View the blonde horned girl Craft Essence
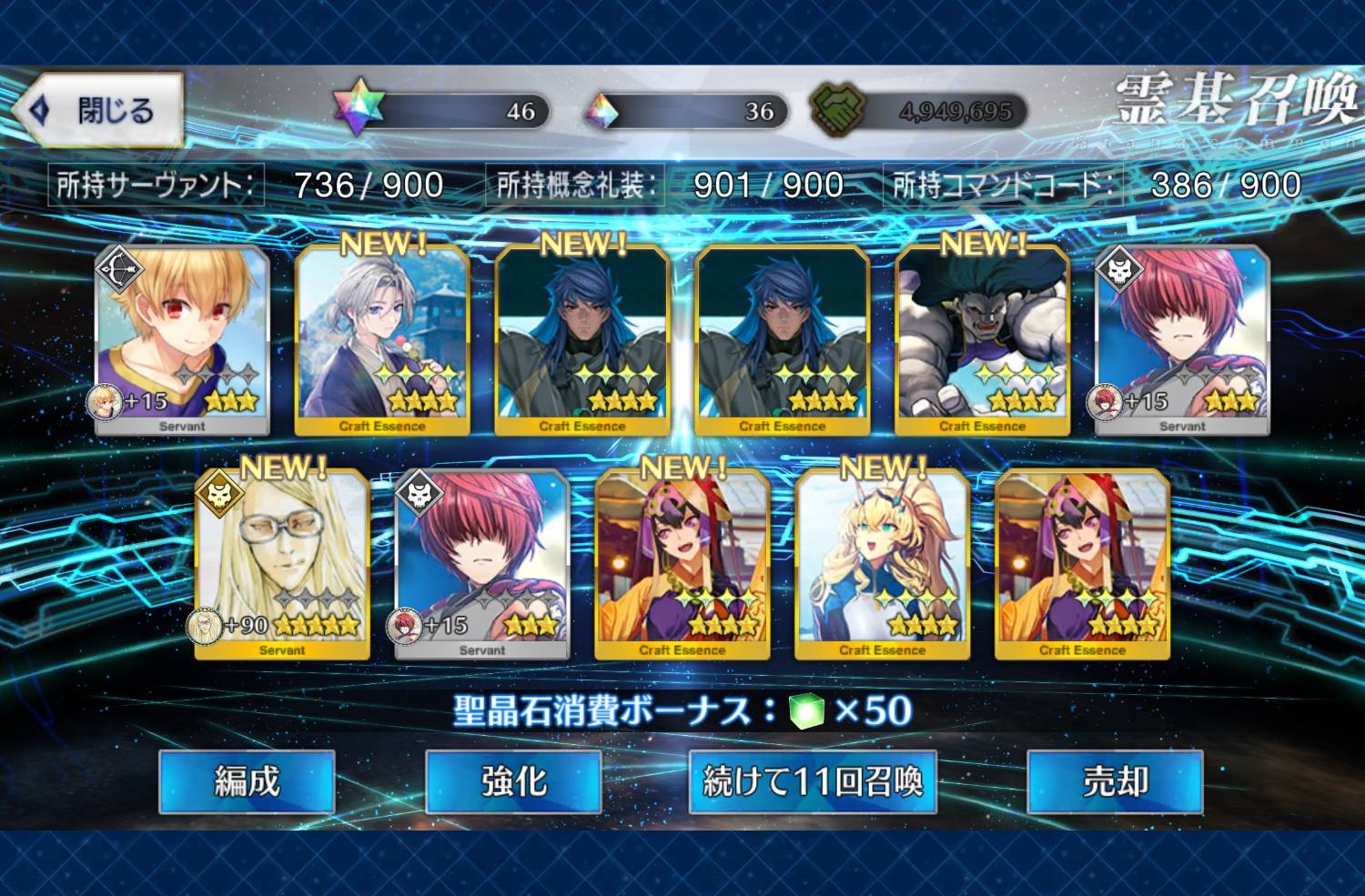The width and height of the screenshot is (1365, 896). 883,566
